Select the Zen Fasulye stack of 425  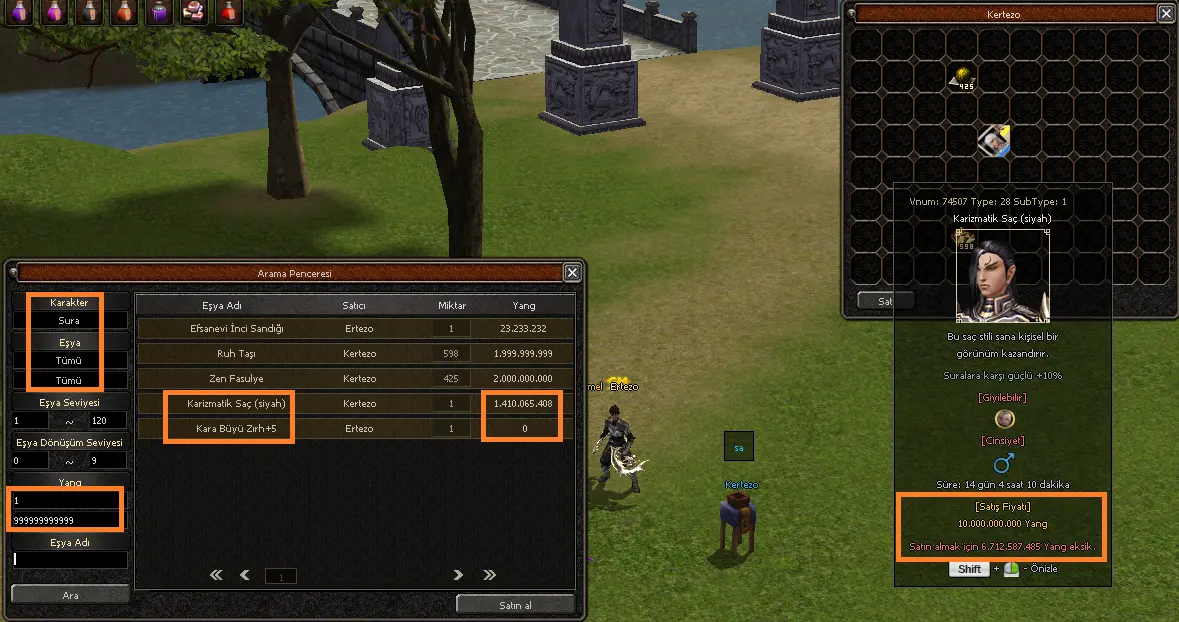(963, 78)
